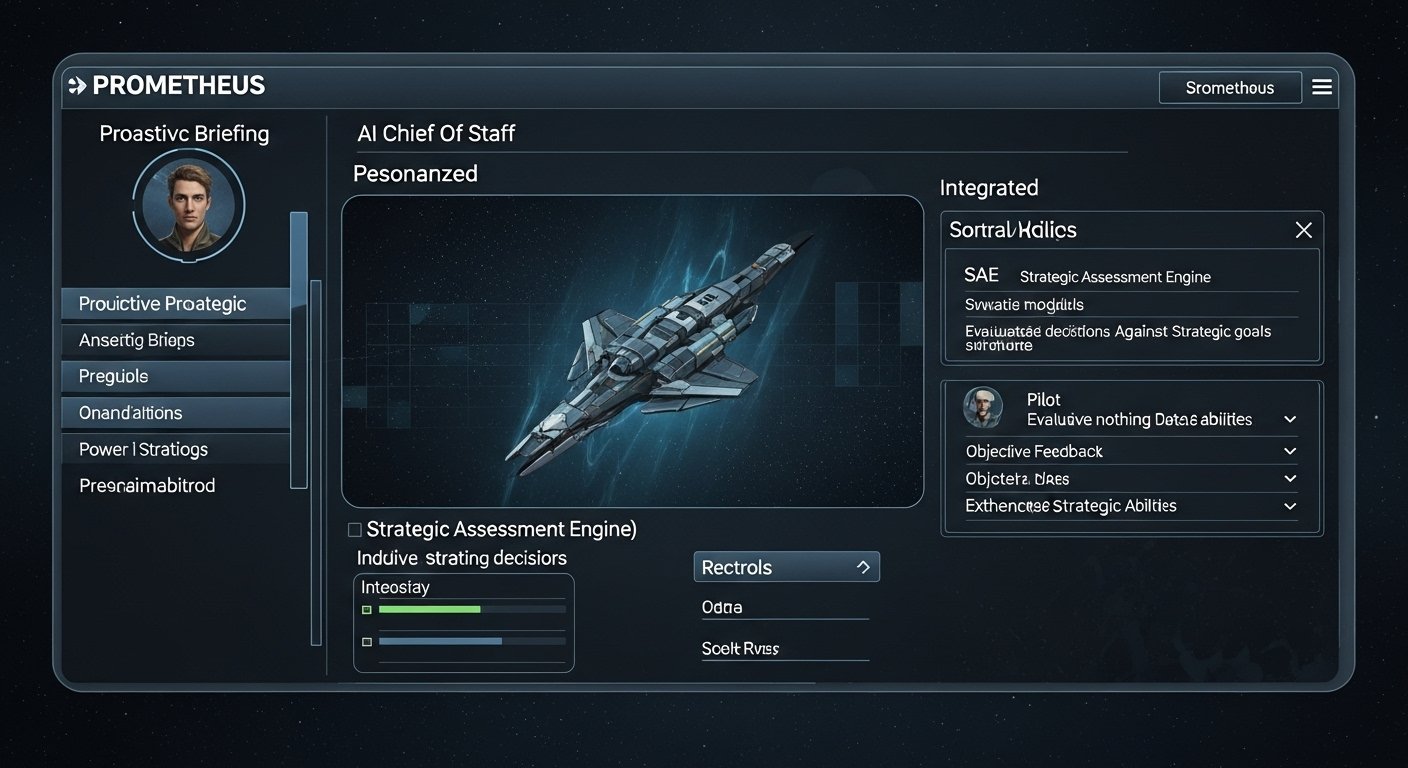Viewport: 1408px width, 768px height.
Task: Select the SAE Strategic Assessment Engine row
Action: pyautogui.click(x=1130, y=276)
